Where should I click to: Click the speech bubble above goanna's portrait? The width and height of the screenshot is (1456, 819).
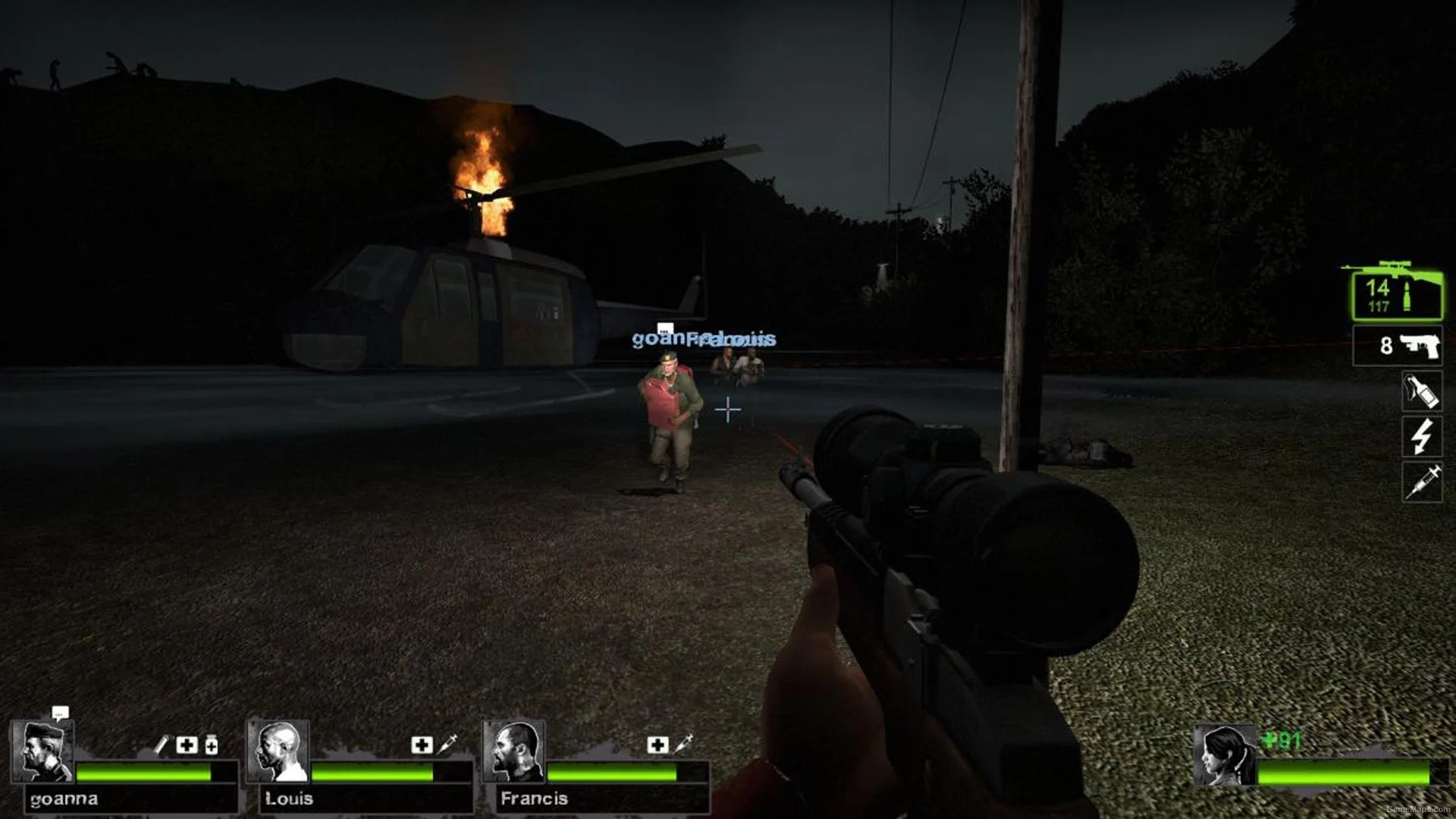tap(60, 713)
